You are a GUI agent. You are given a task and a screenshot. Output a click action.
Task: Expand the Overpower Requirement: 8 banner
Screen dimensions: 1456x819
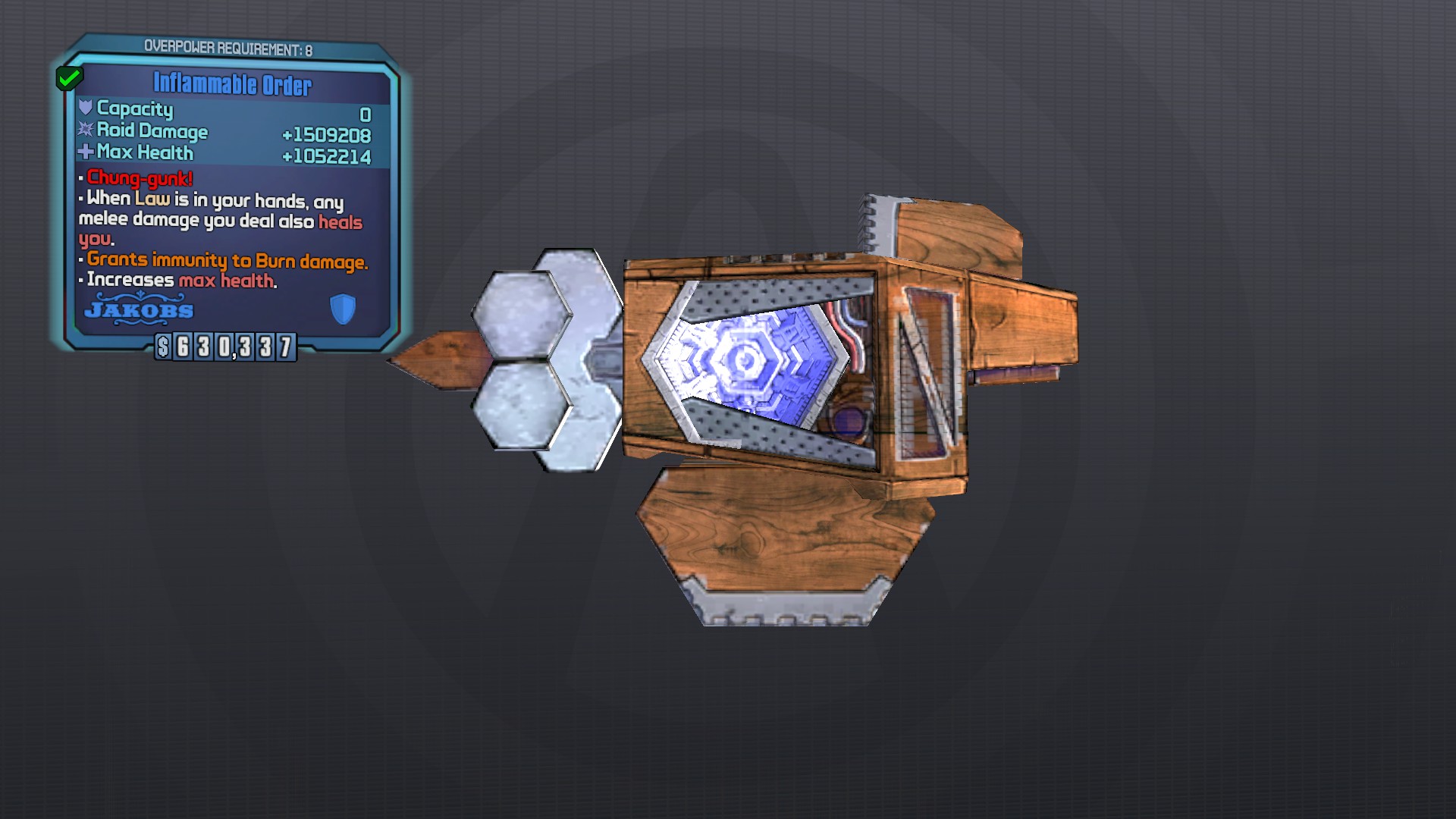click(x=230, y=45)
